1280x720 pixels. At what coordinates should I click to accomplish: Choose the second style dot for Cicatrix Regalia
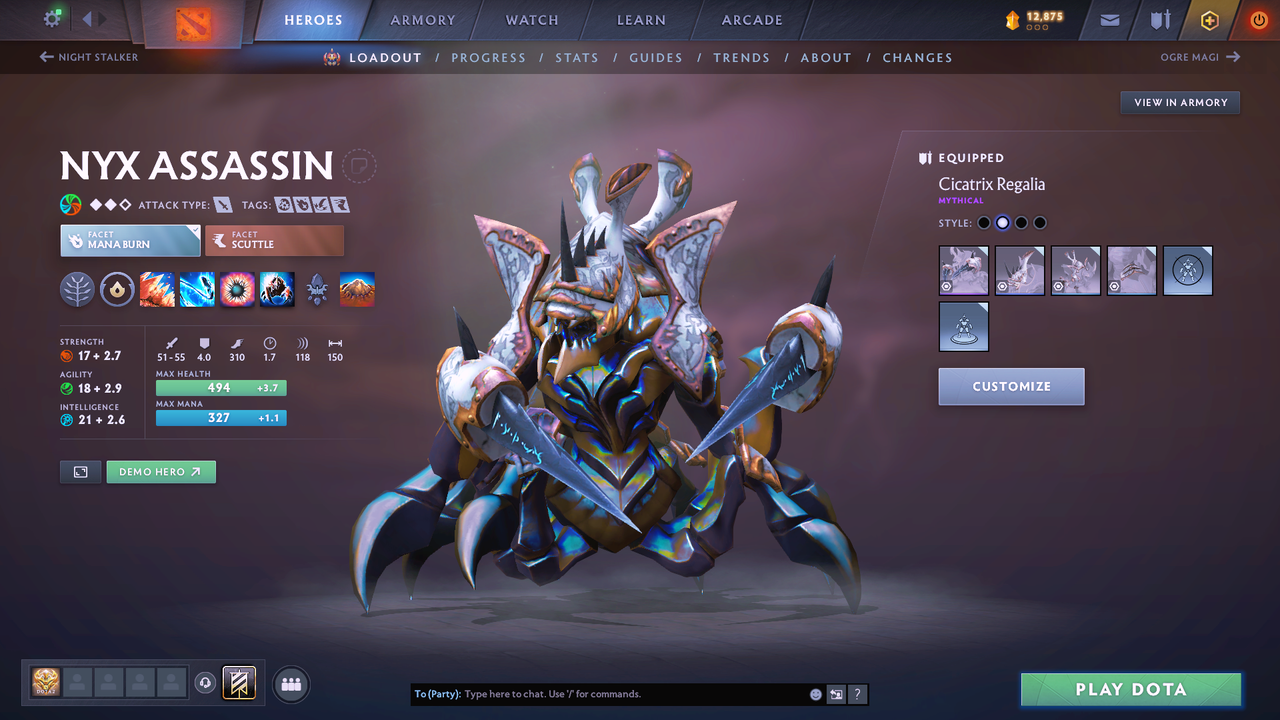tap(1002, 222)
